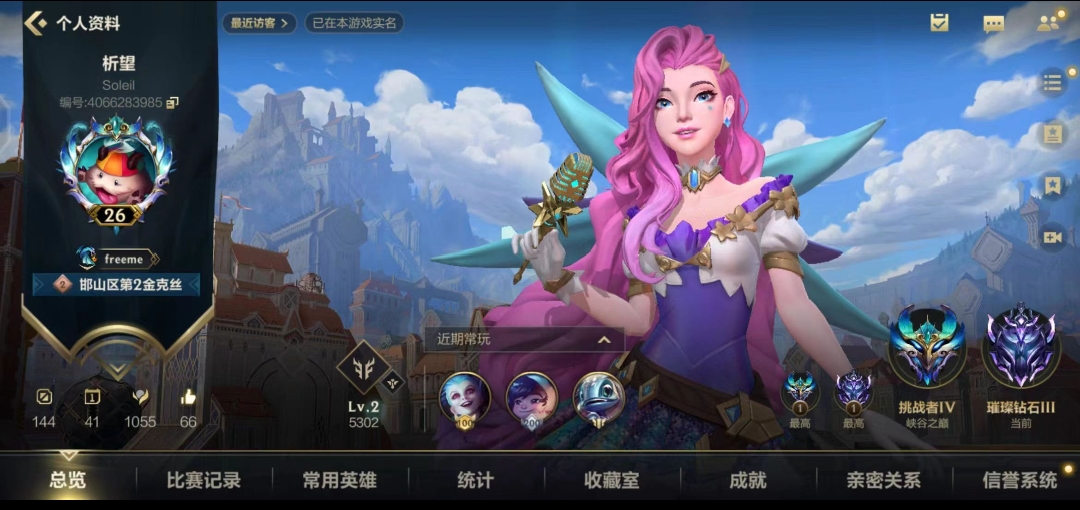Expand the downward chevron under the profile banner

tap(116, 368)
